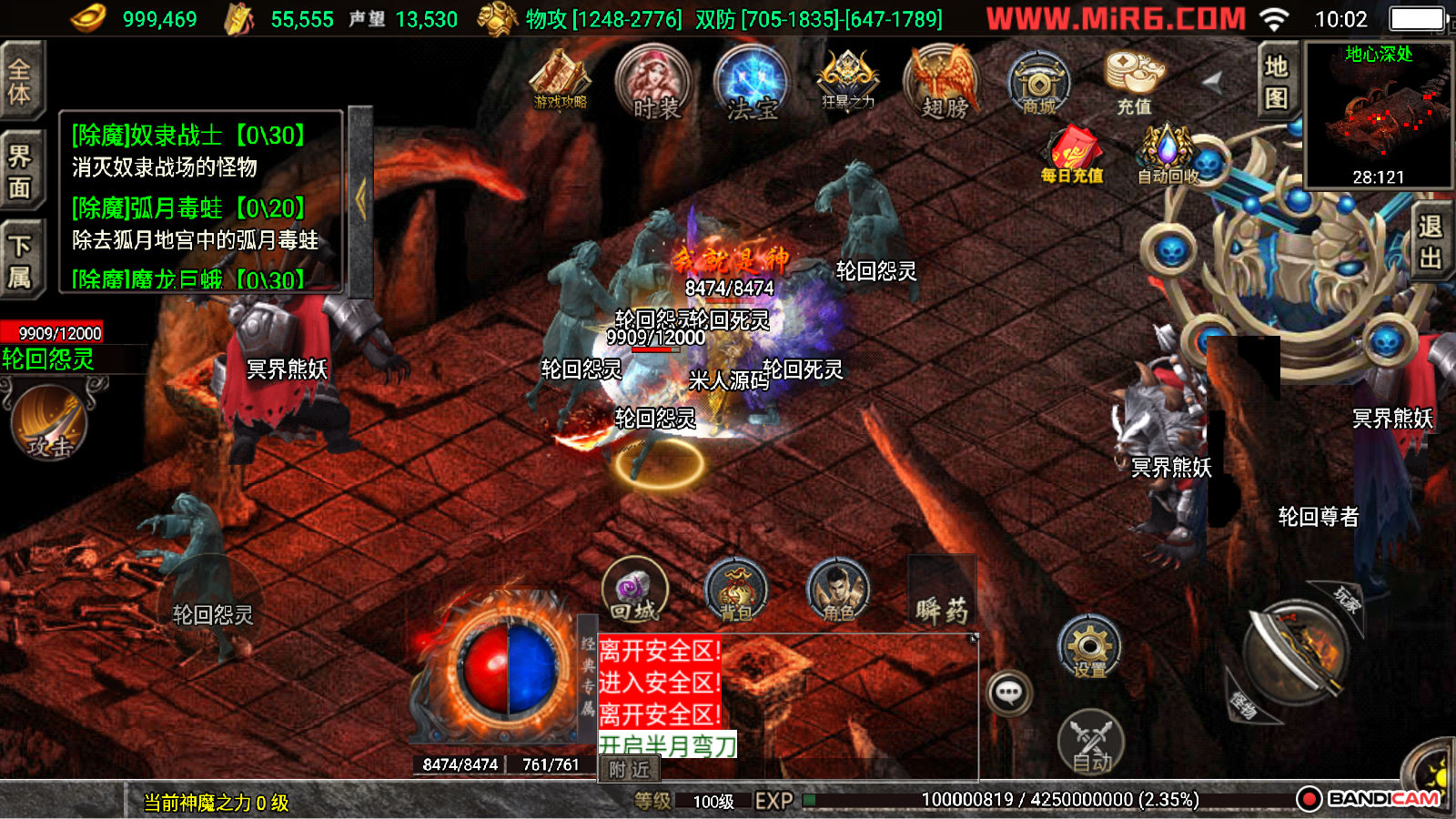1456x819 pixels.
Task: Select the 界面 side tab
Action: coord(20,171)
